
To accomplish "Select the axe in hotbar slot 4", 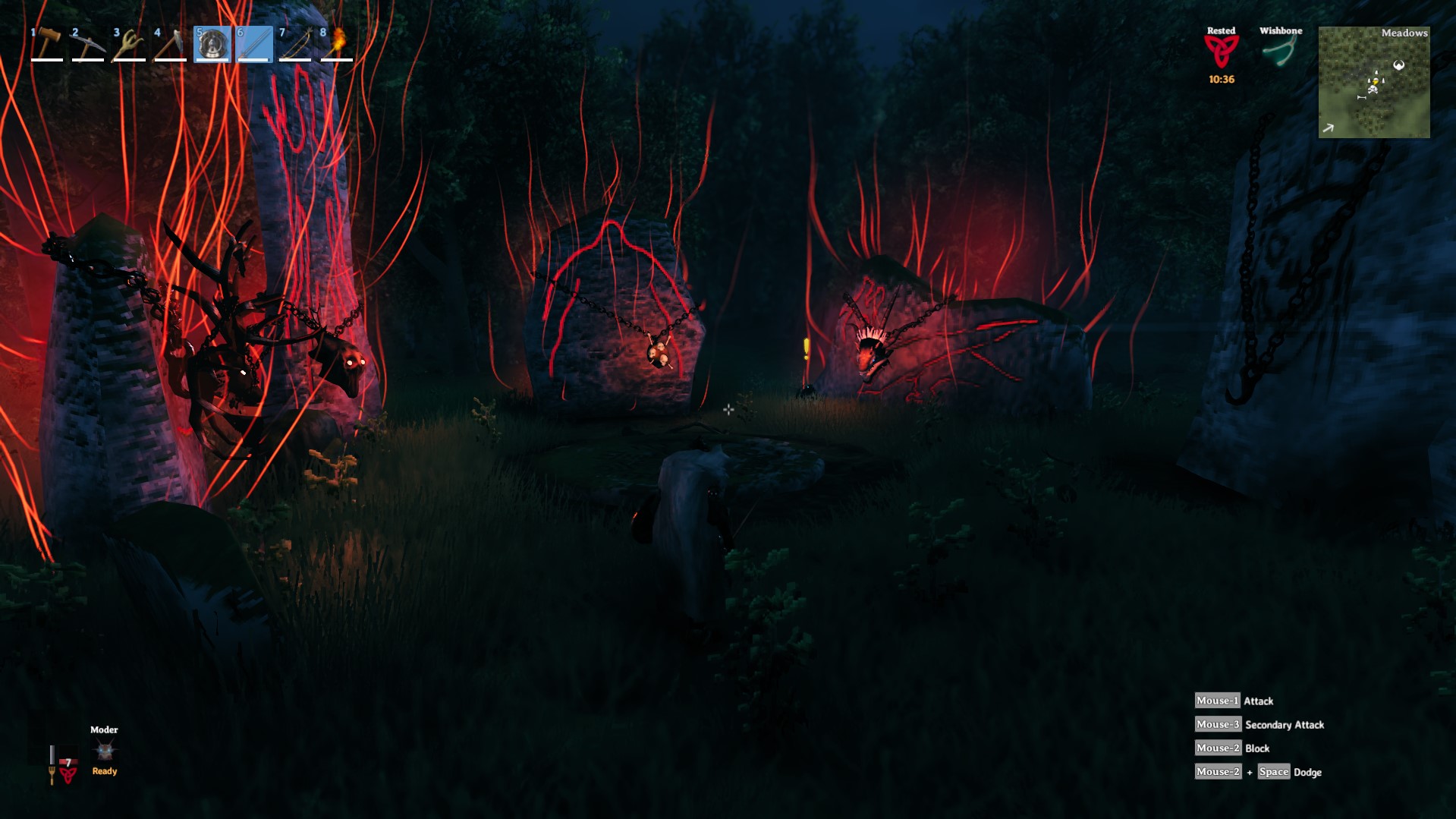I will coord(170,44).
